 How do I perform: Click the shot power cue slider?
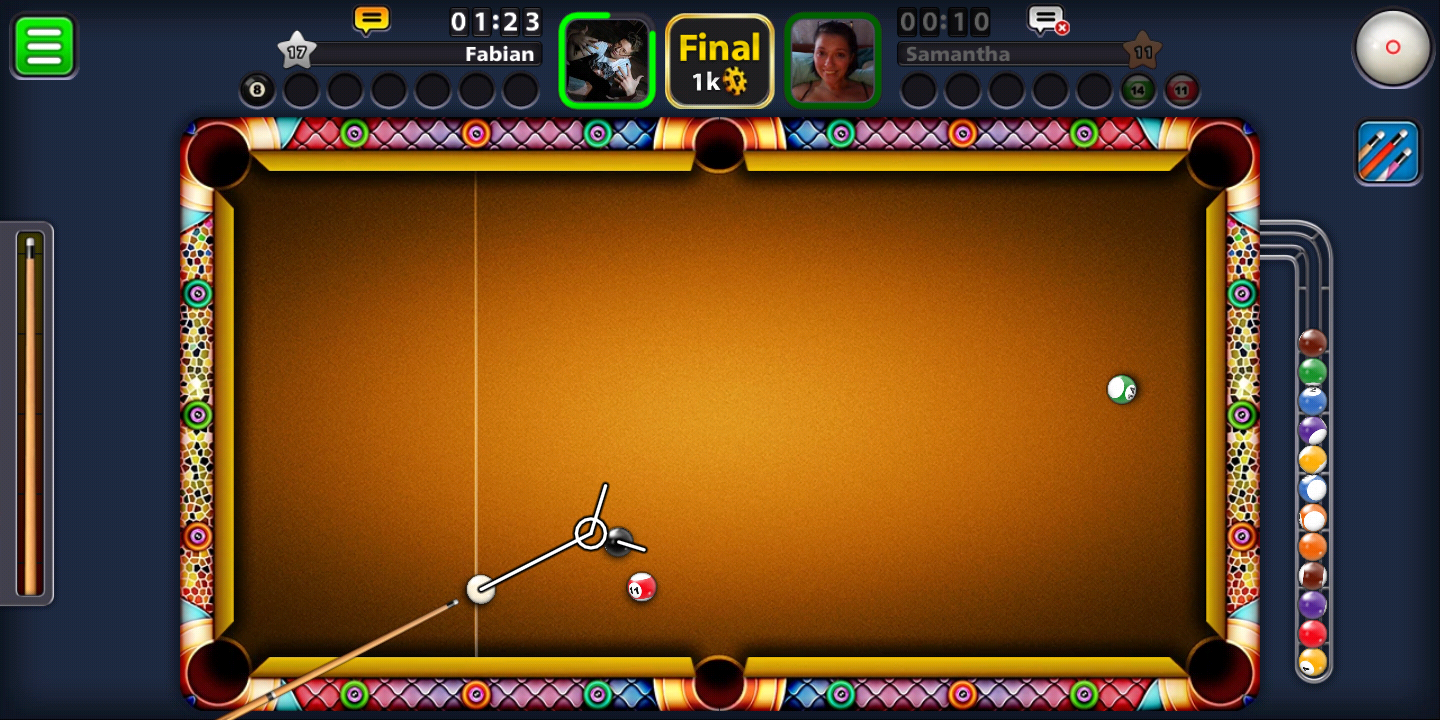click(x=30, y=414)
